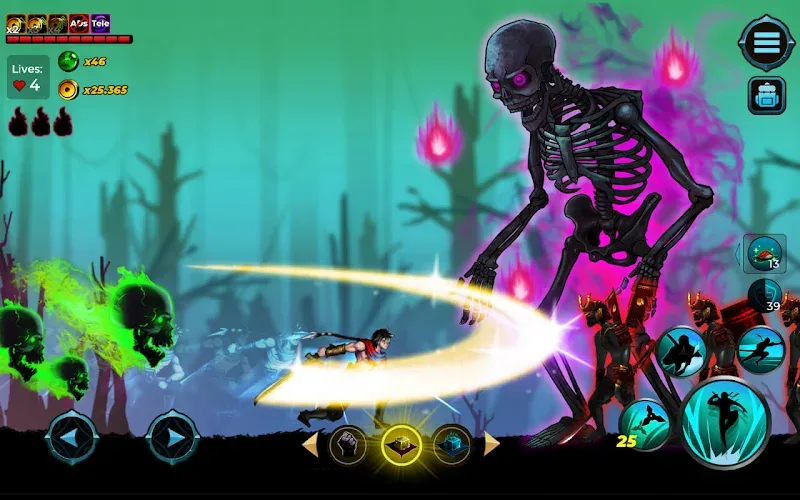Tap the purple Tele booster icon
The width and height of the screenshot is (800, 500).
pyautogui.click(x=100, y=23)
